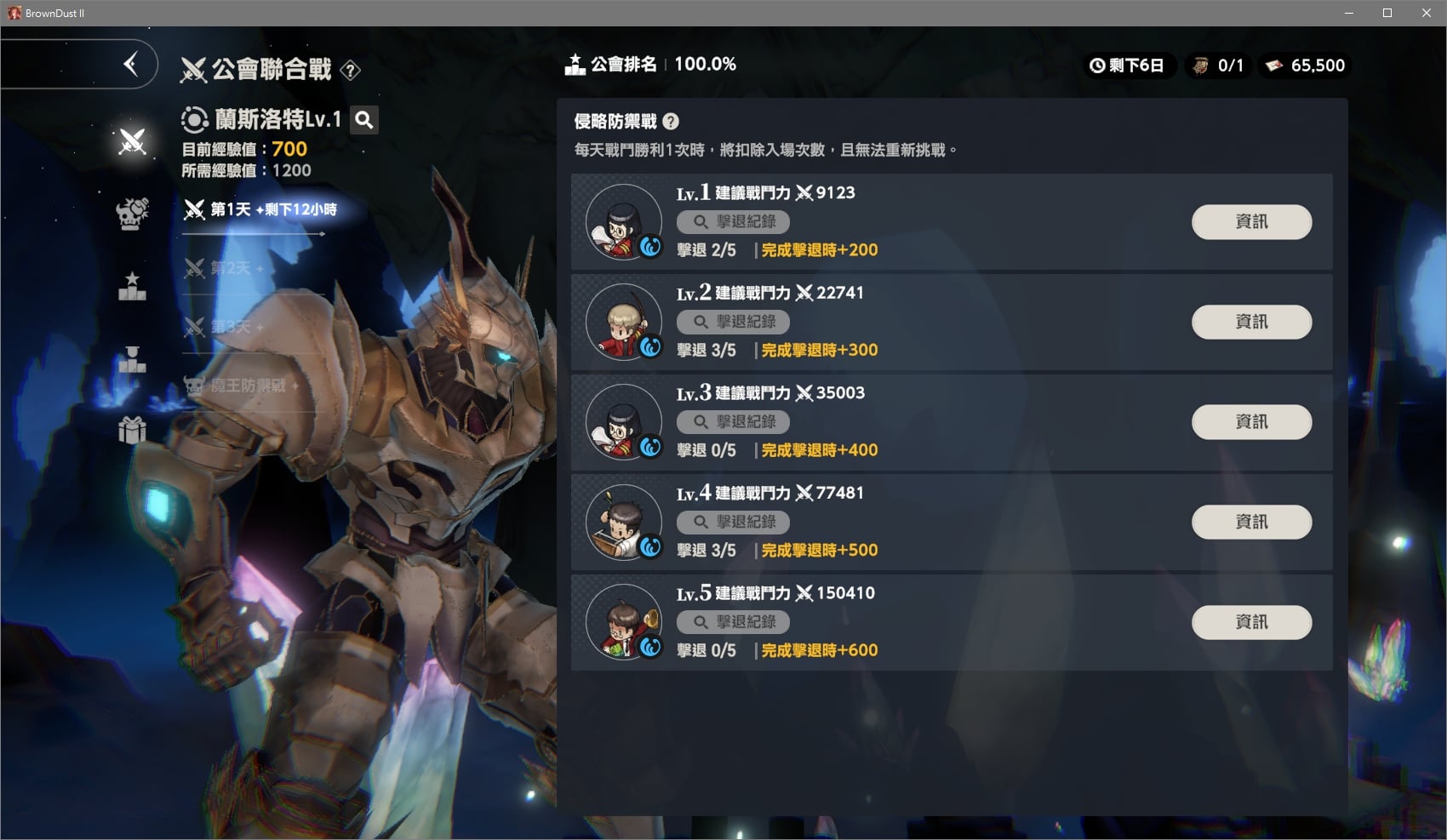View 擊退紀錄 for the Lv.5 battle
1447x840 pixels.
pos(733,622)
